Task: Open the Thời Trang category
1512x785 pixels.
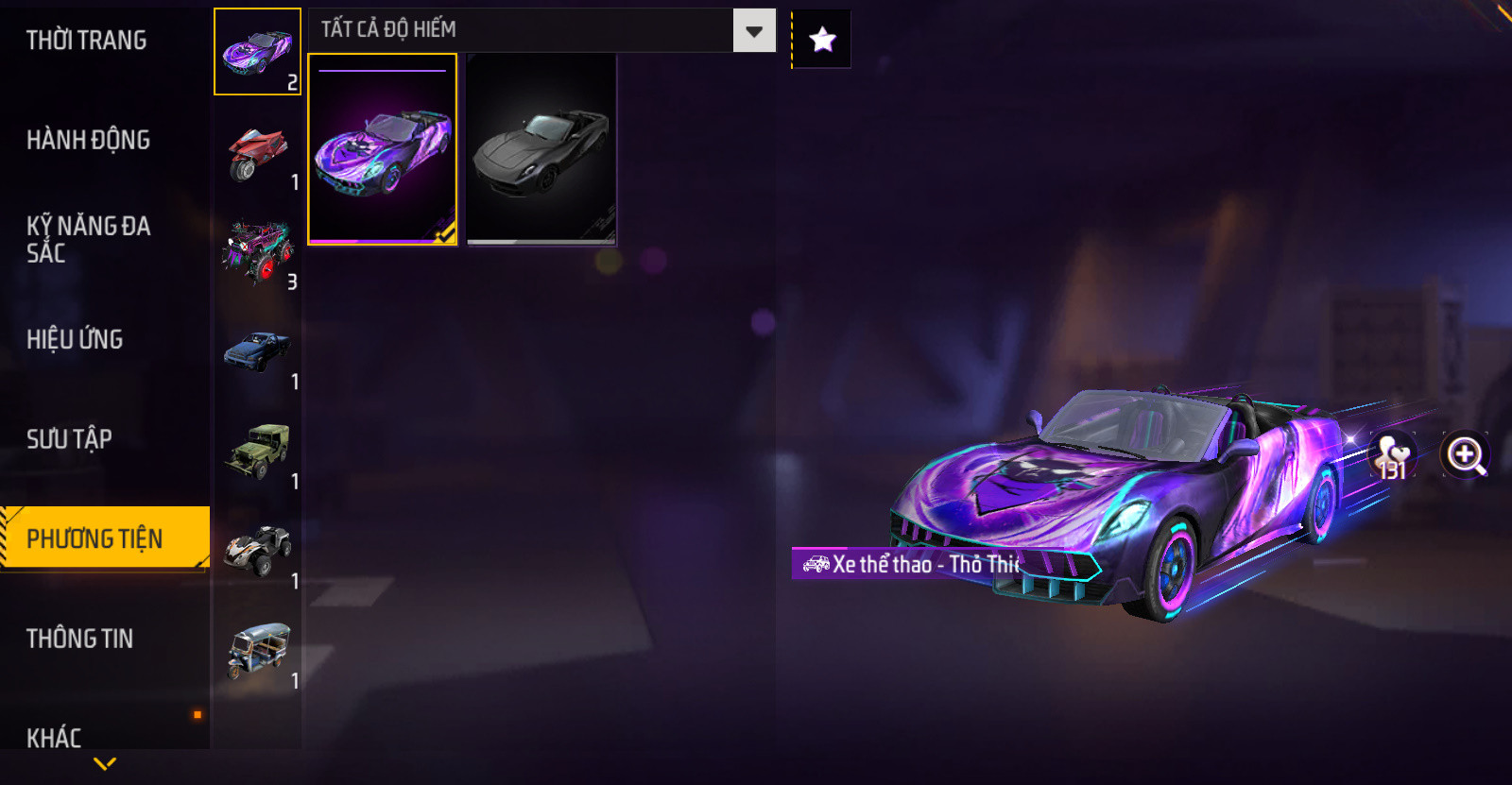Action: coord(87,41)
